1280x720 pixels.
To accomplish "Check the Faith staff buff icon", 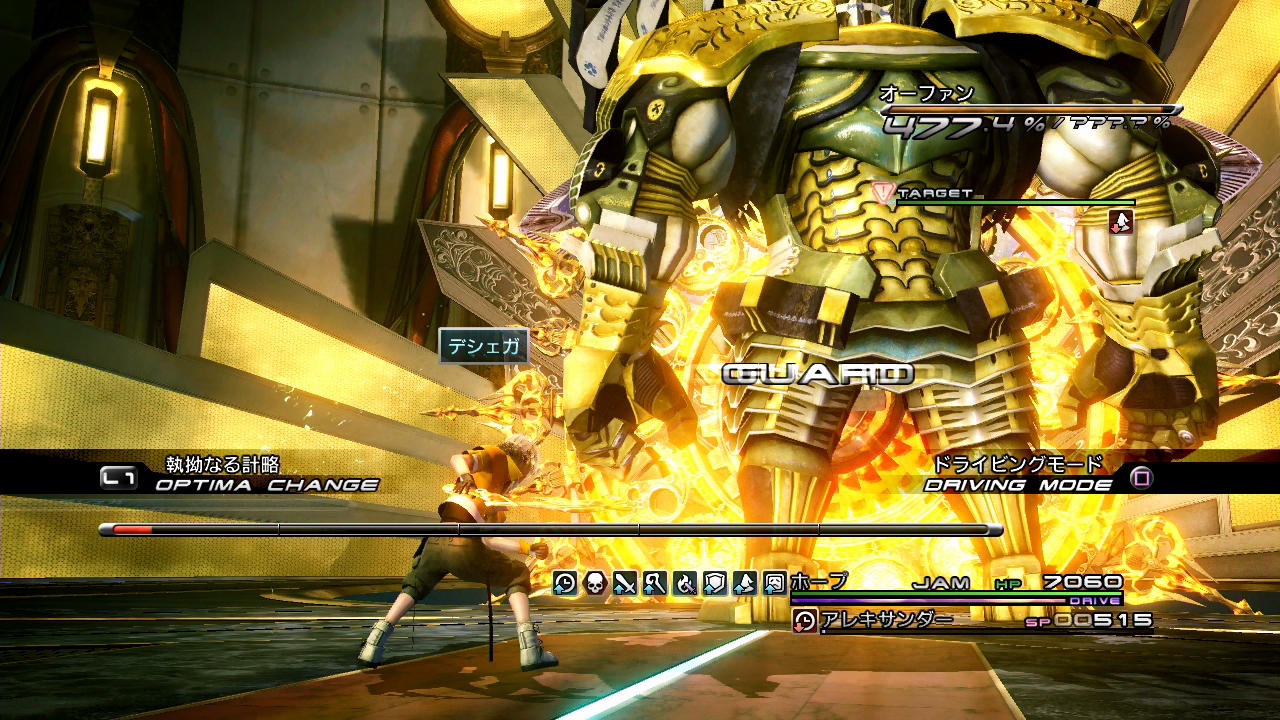I will [655, 582].
